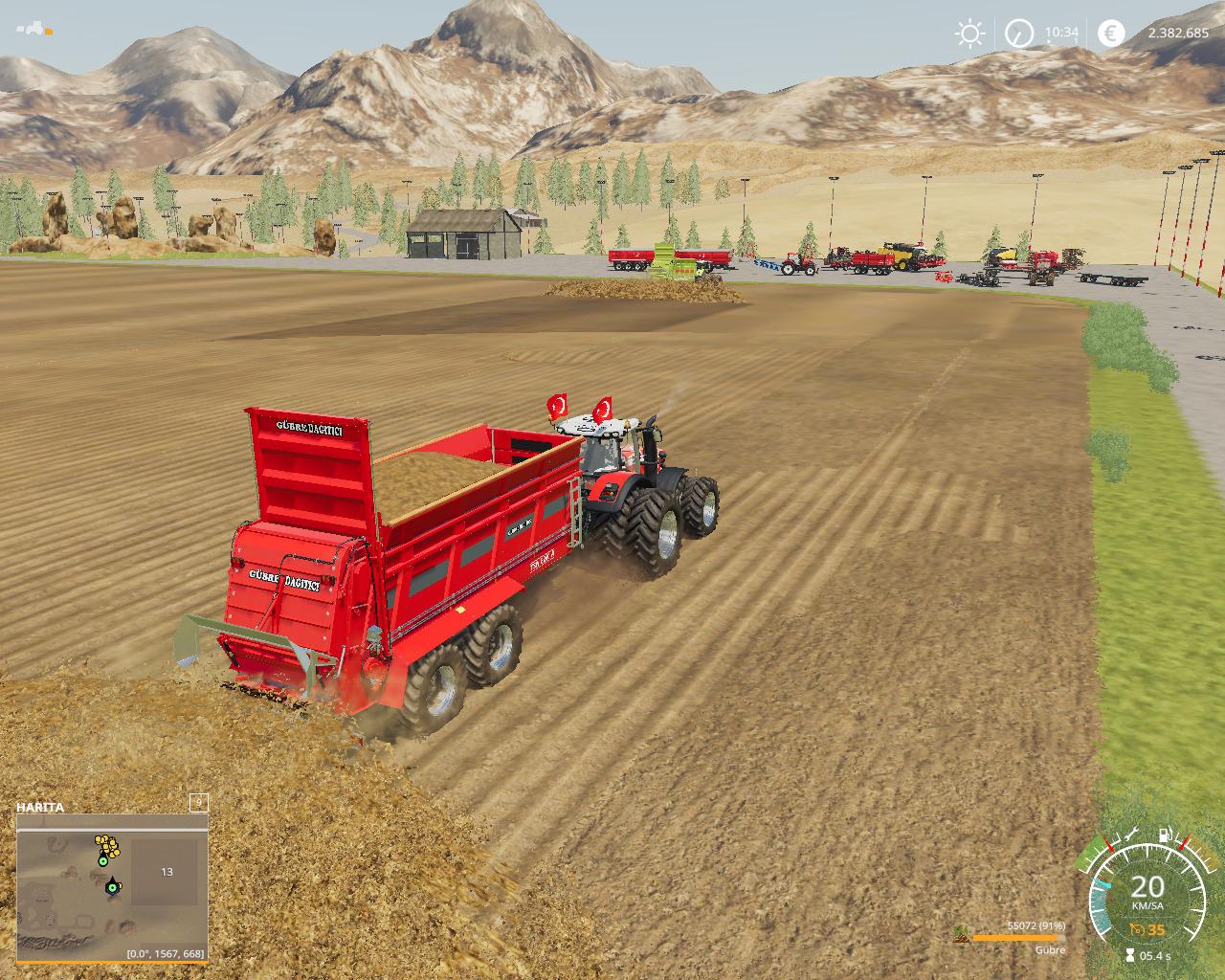
Task: Click the cruise control icon on speedometer
Action: click(1138, 929)
